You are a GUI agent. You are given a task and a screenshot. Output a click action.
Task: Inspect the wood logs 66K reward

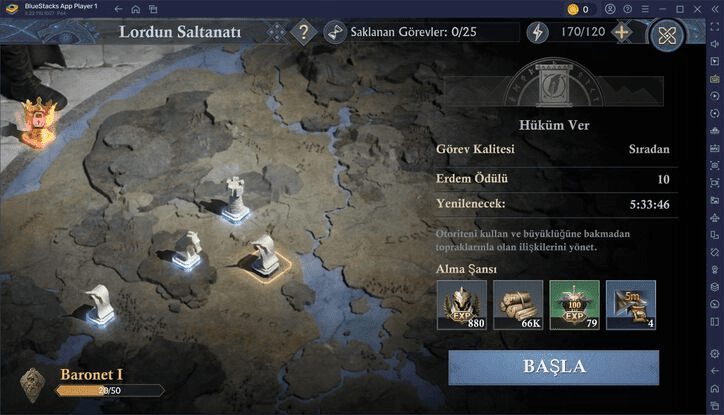pos(518,305)
